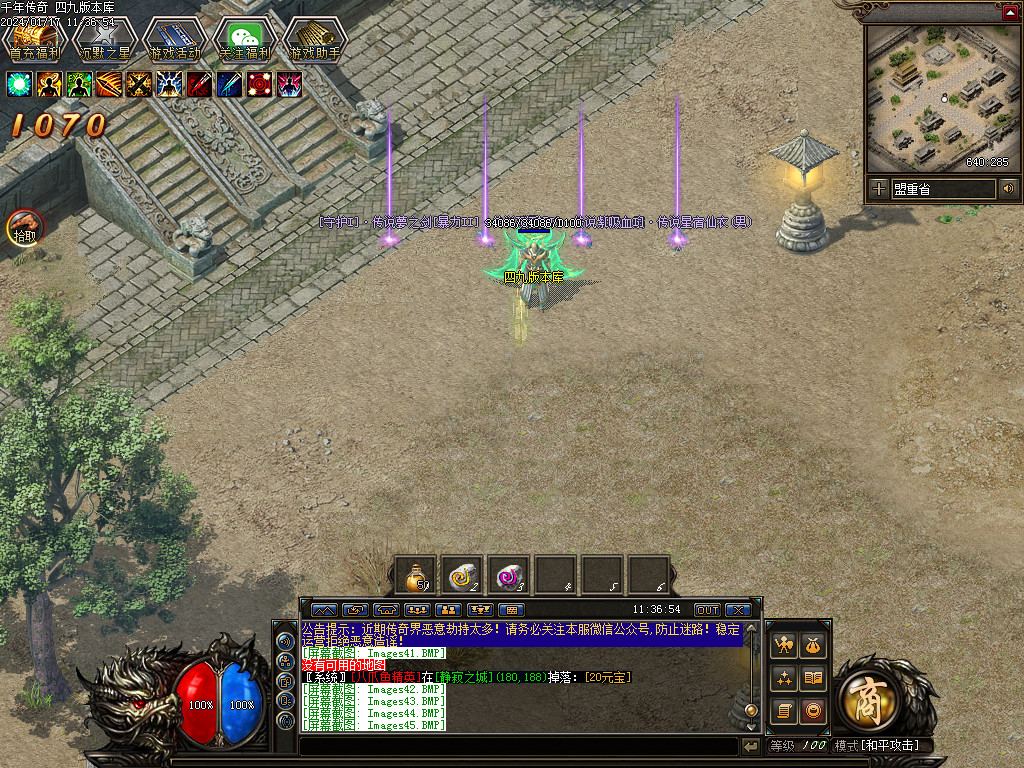Use the potion flask in hotbar slot one
This screenshot has height=768, width=1024.
coord(415,576)
